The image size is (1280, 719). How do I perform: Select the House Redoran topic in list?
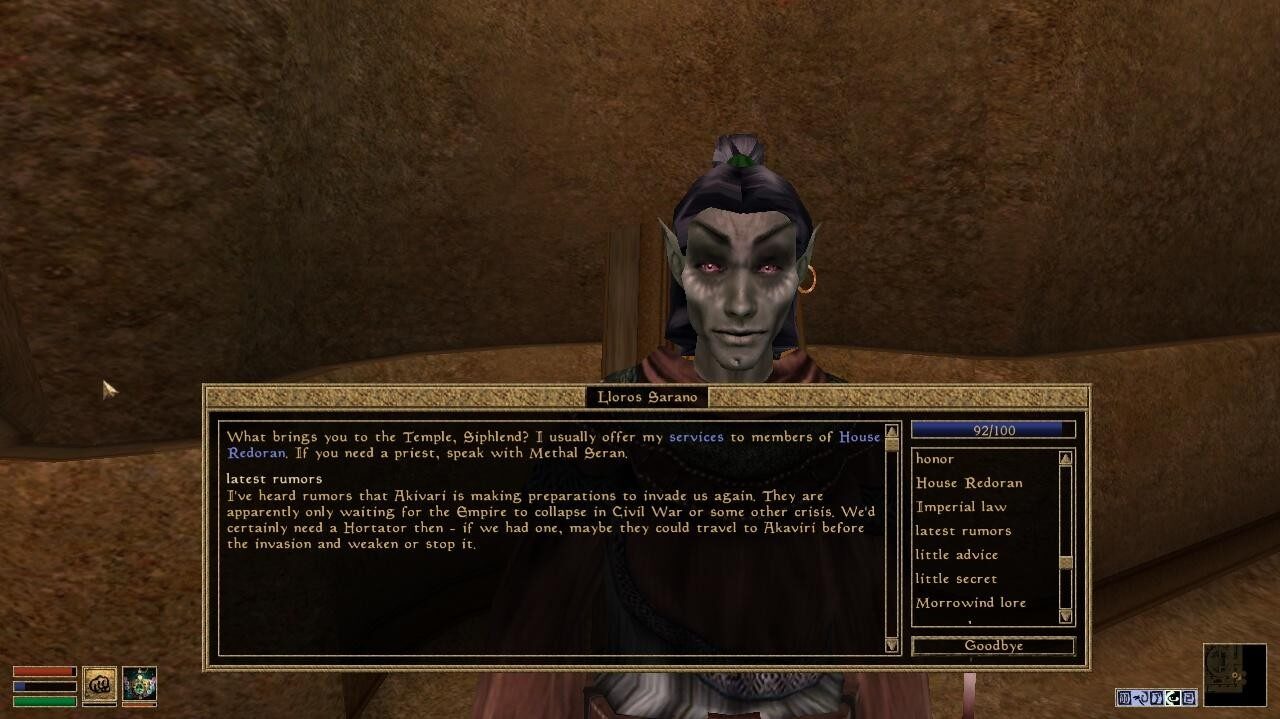click(x=969, y=483)
